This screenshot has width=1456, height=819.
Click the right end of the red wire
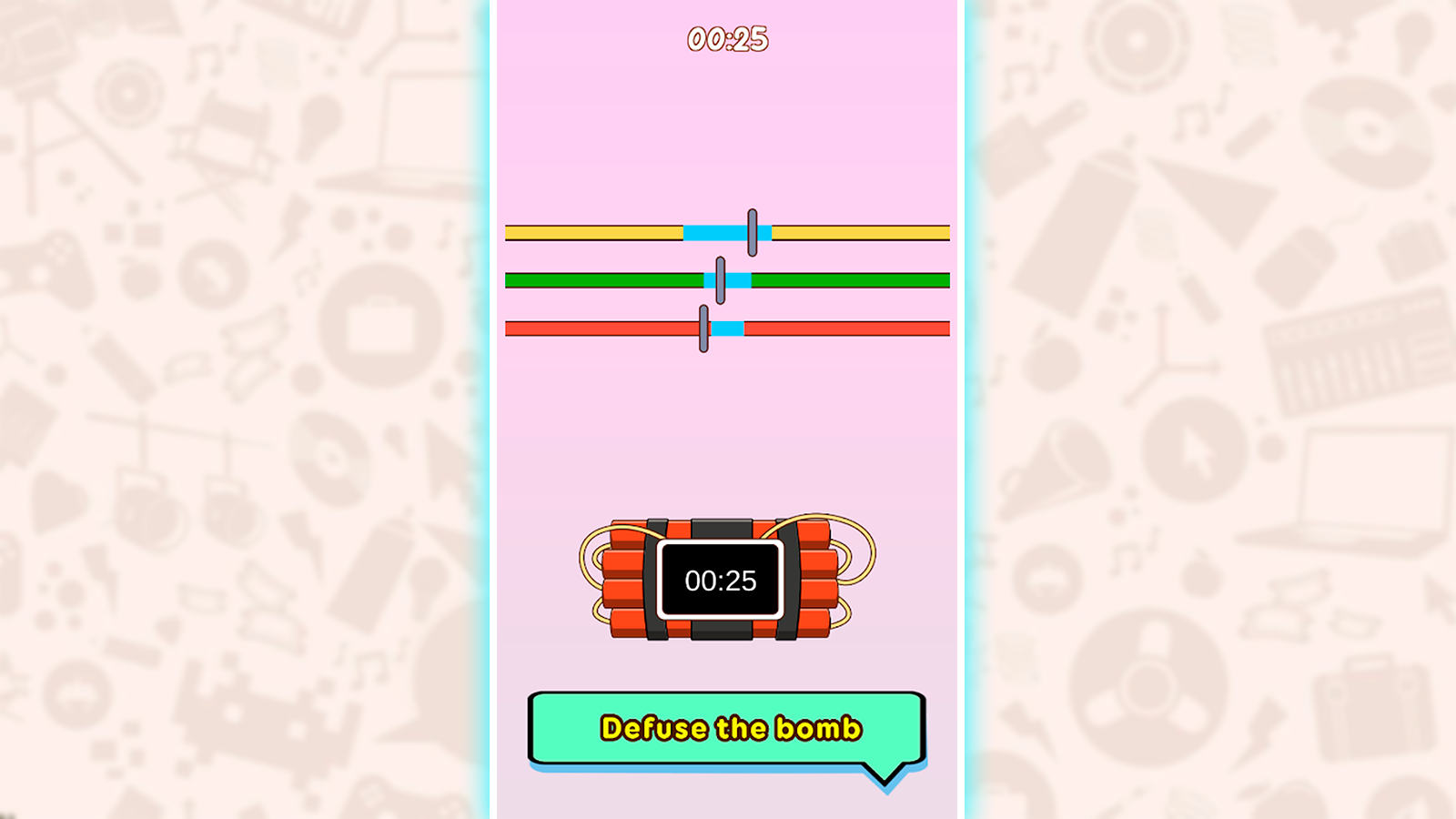click(x=937, y=329)
